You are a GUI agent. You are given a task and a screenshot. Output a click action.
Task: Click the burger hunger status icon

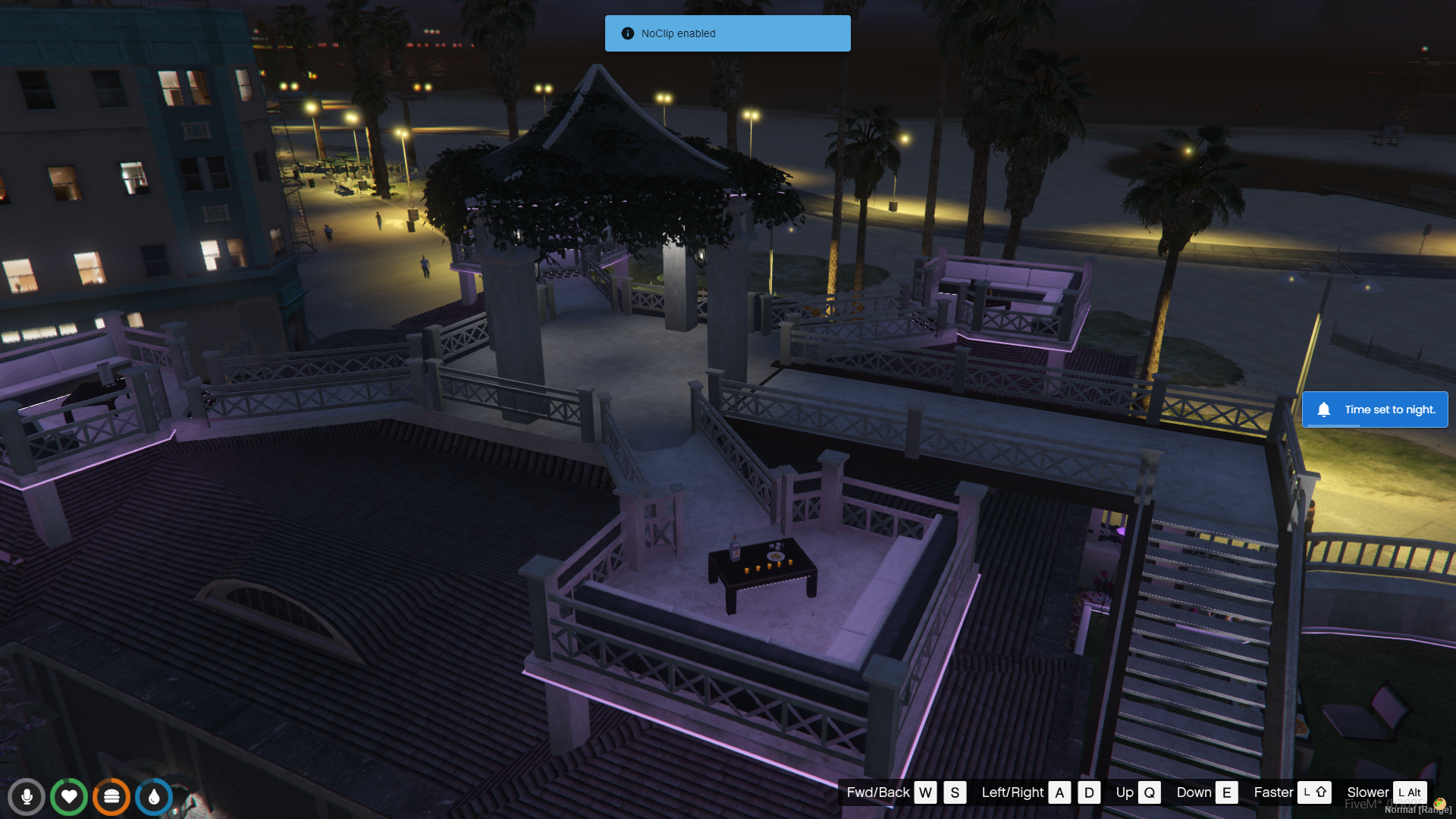tap(111, 797)
